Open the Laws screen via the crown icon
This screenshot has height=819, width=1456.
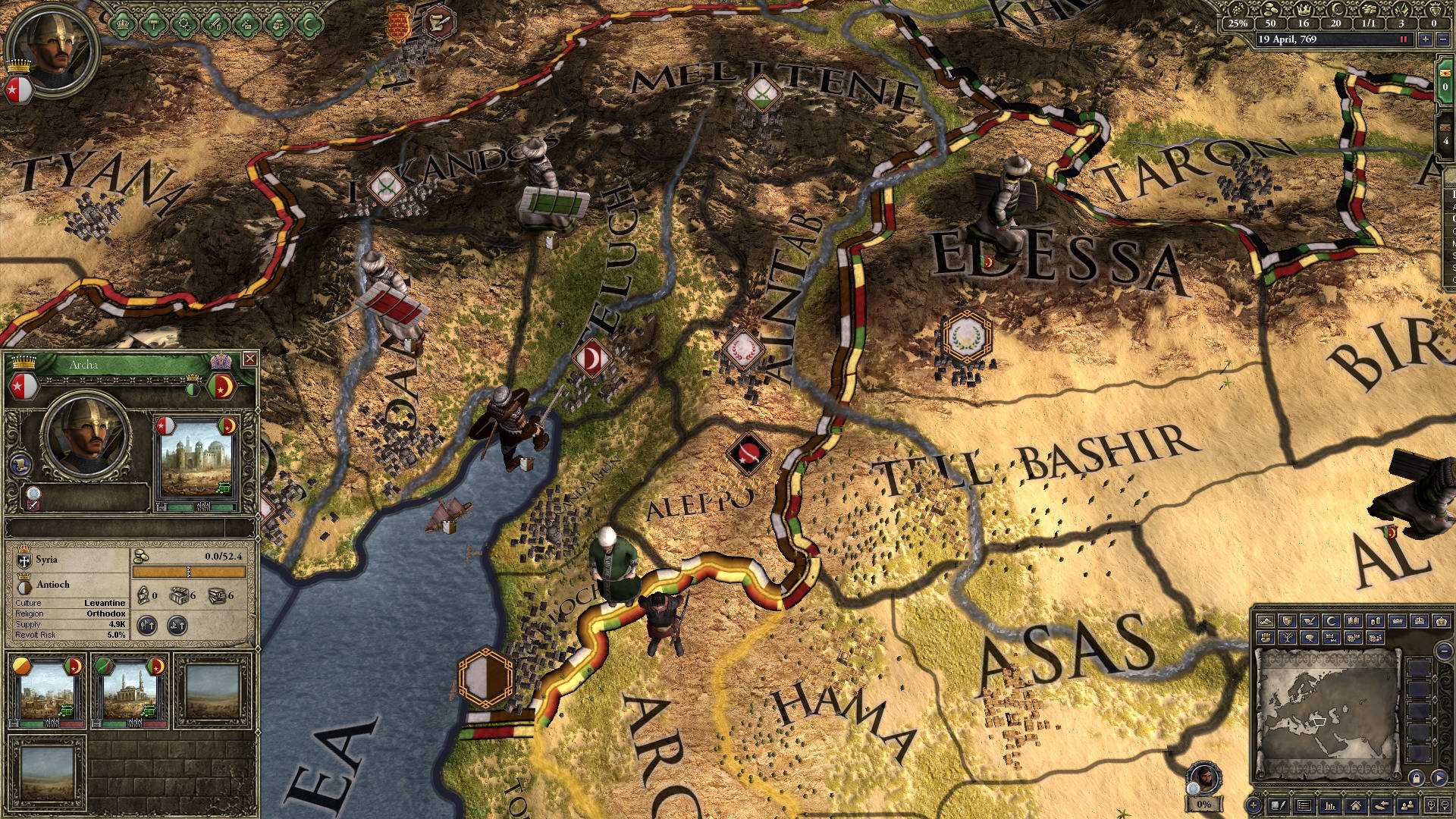[x=121, y=24]
